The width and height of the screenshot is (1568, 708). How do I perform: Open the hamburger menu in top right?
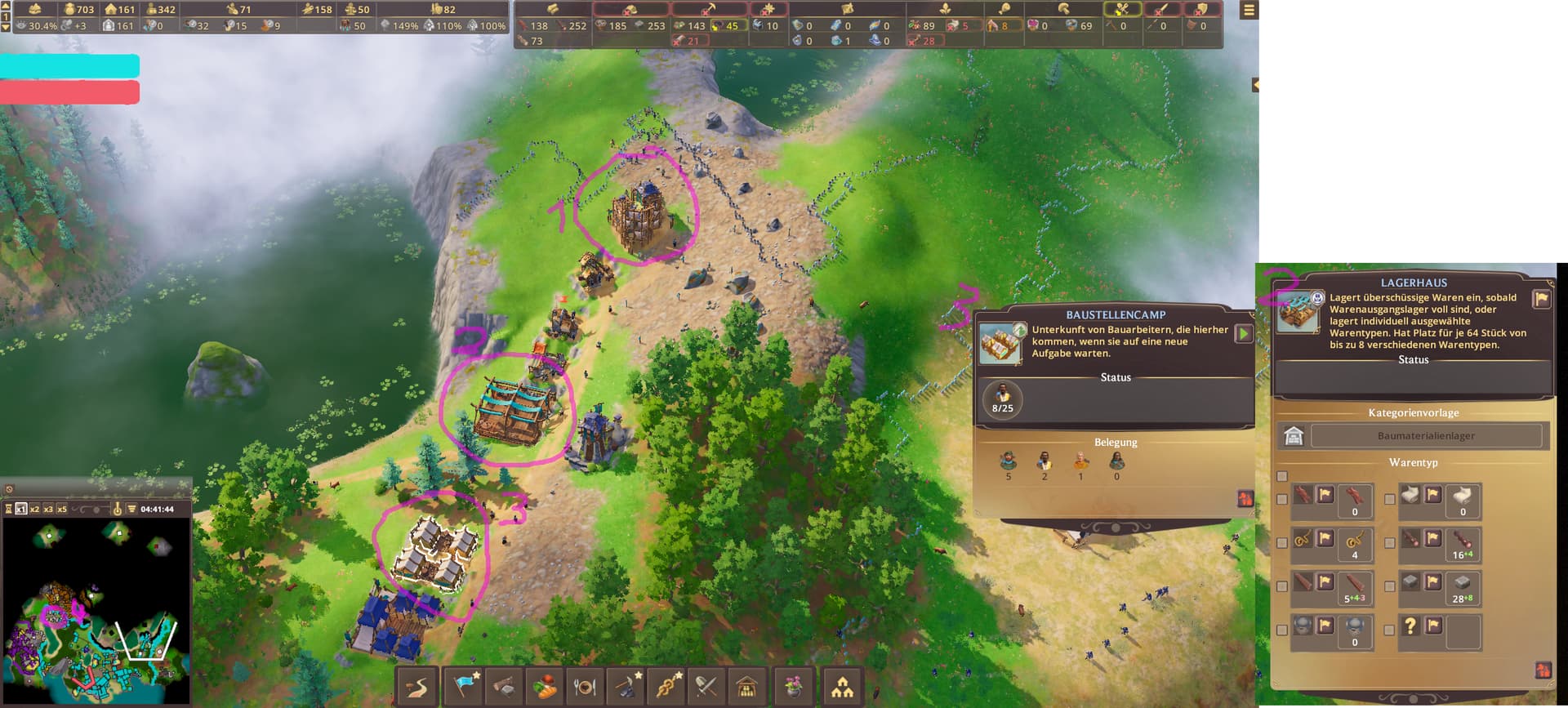tap(1249, 11)
